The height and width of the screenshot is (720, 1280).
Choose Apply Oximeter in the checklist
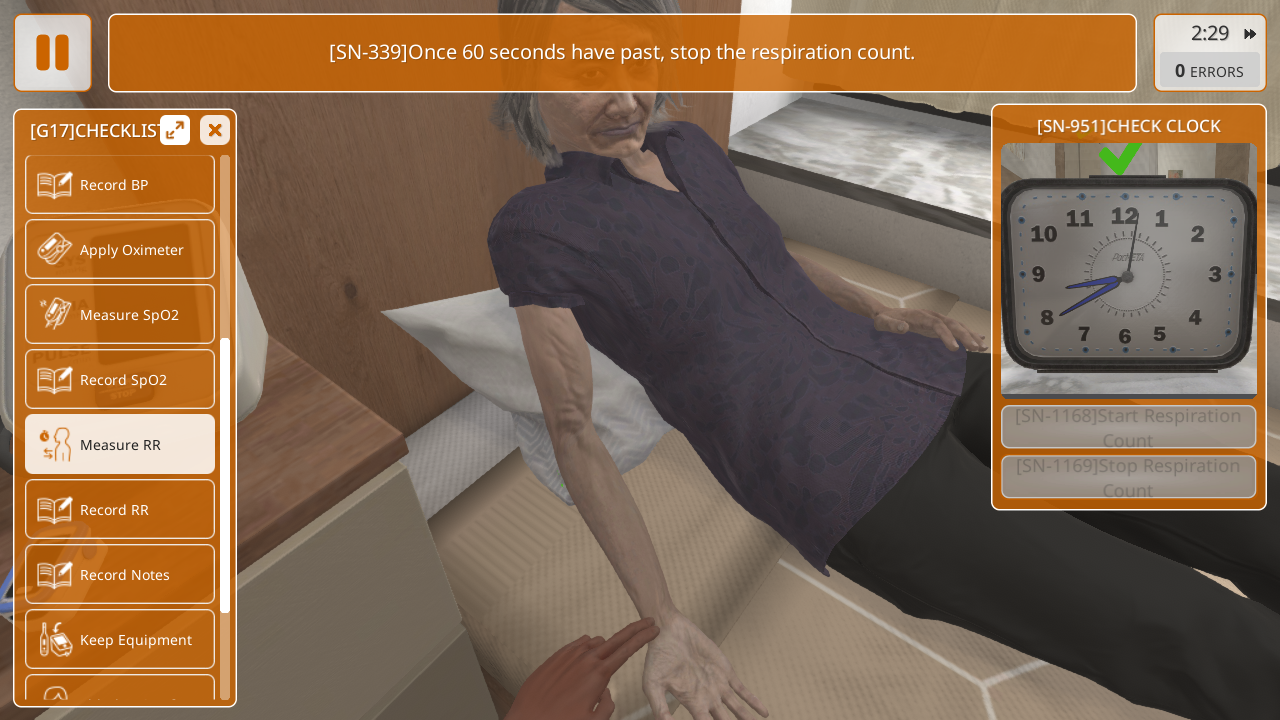click(x=120, y=250)
